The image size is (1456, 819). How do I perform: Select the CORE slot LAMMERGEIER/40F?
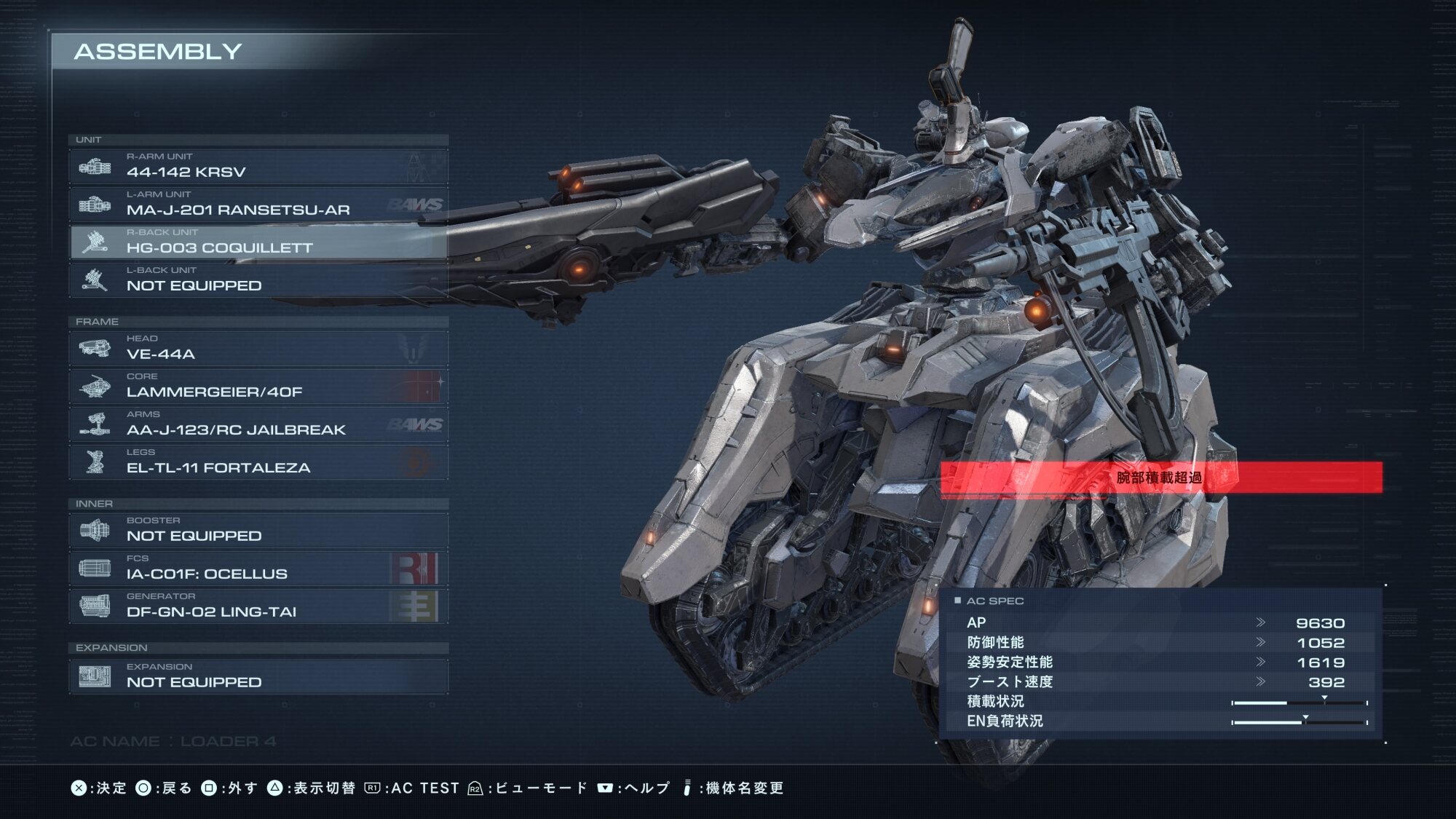coord(258,387)
